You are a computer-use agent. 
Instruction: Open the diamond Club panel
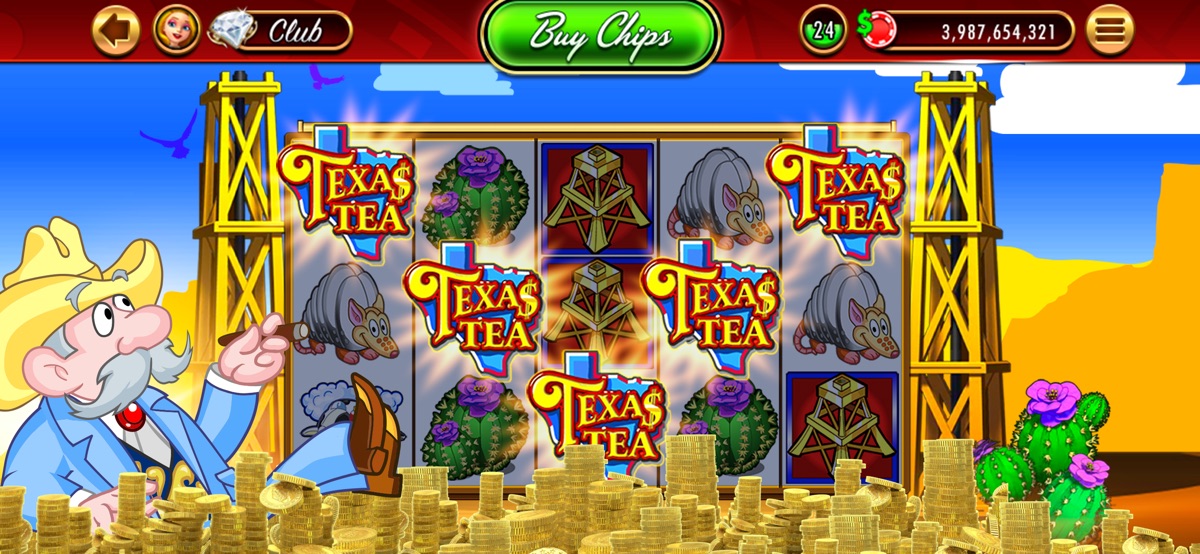pyautogui.click(x=283, y=31)
